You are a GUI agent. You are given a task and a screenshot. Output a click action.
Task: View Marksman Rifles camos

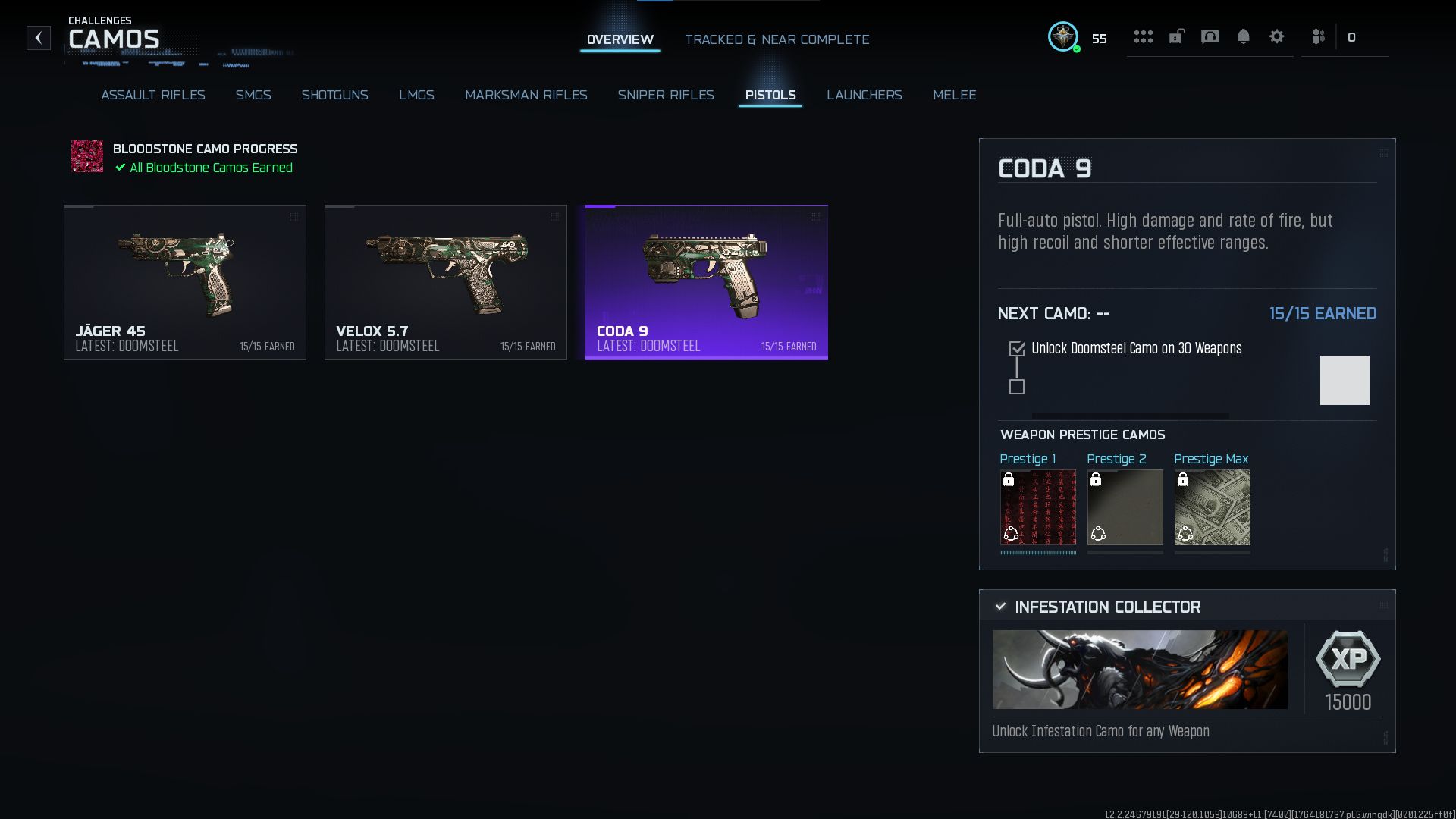coord(526,95)
